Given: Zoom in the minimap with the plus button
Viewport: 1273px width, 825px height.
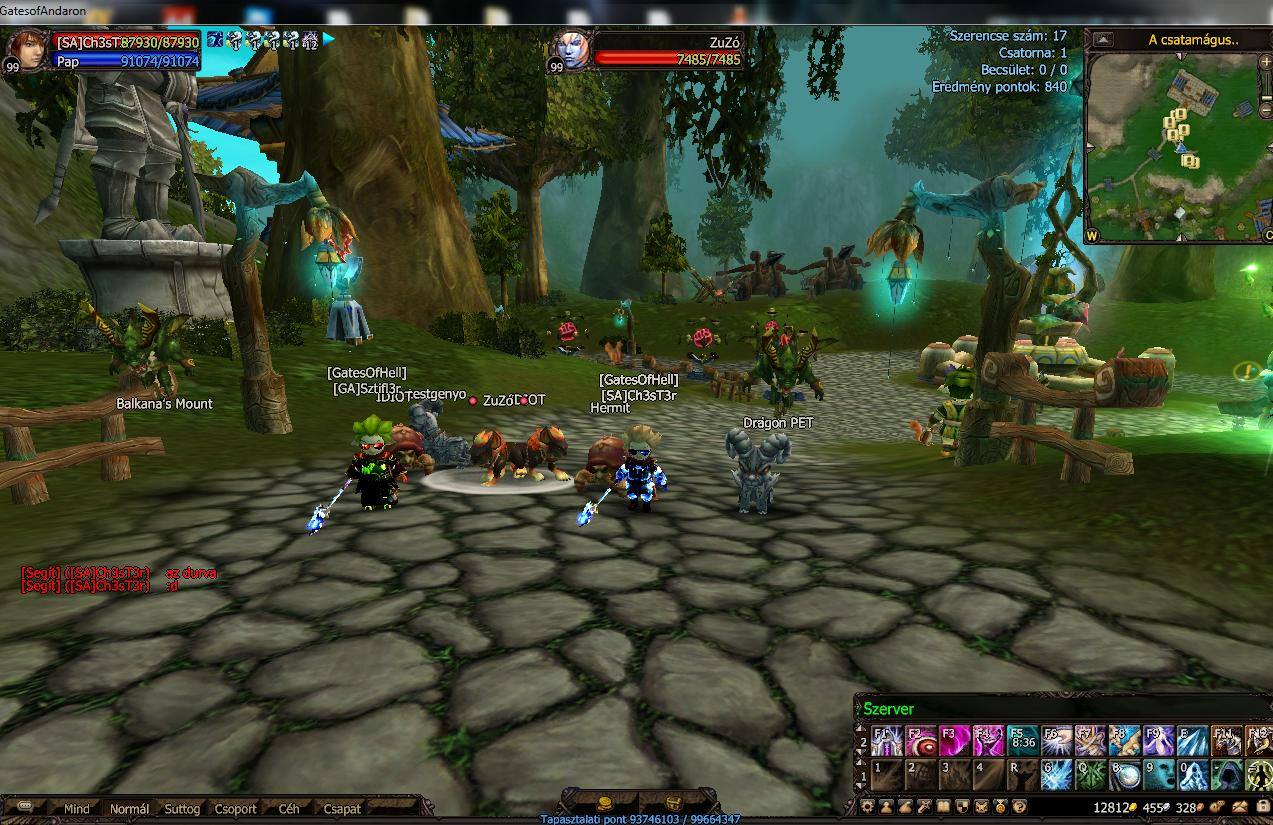Looking at the screenshot, I should tap(1266, 62).
